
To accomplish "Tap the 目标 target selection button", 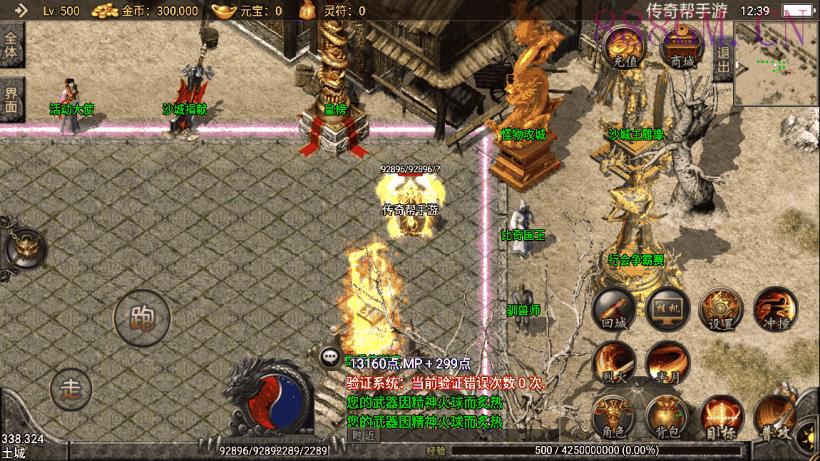I will point(720,417).
